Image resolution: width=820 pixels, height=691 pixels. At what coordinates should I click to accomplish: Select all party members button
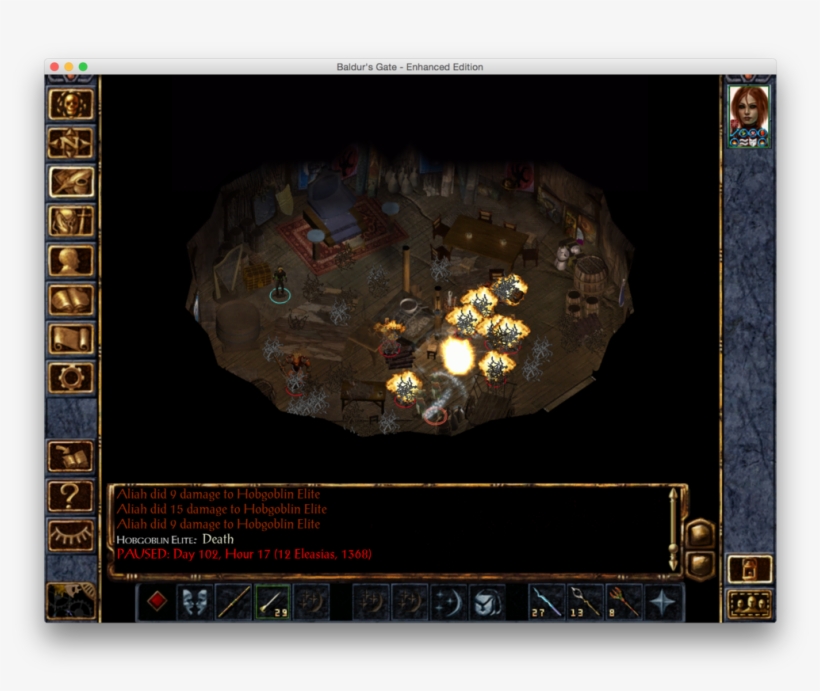point(748,604)
